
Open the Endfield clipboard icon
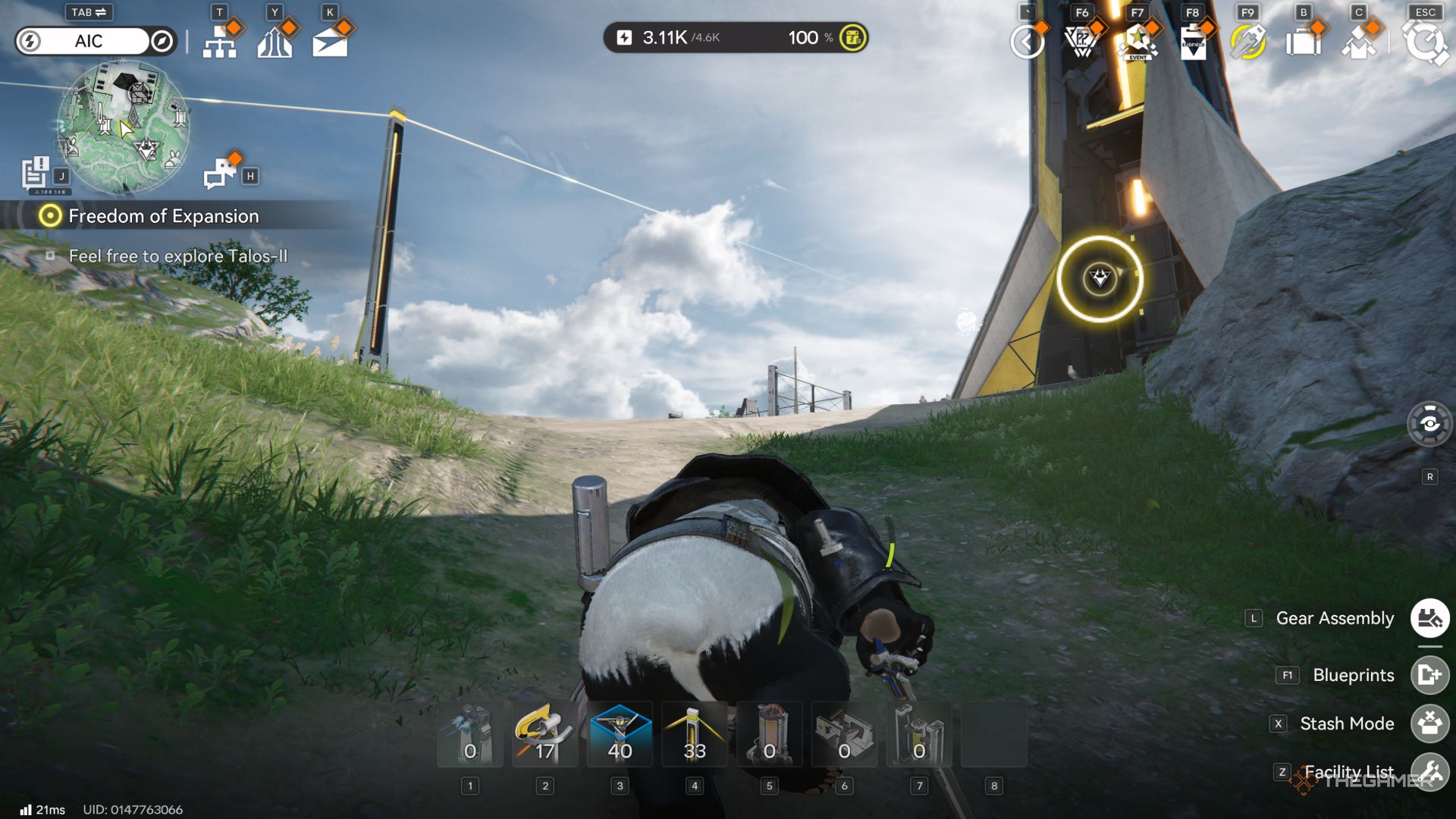1193,42
